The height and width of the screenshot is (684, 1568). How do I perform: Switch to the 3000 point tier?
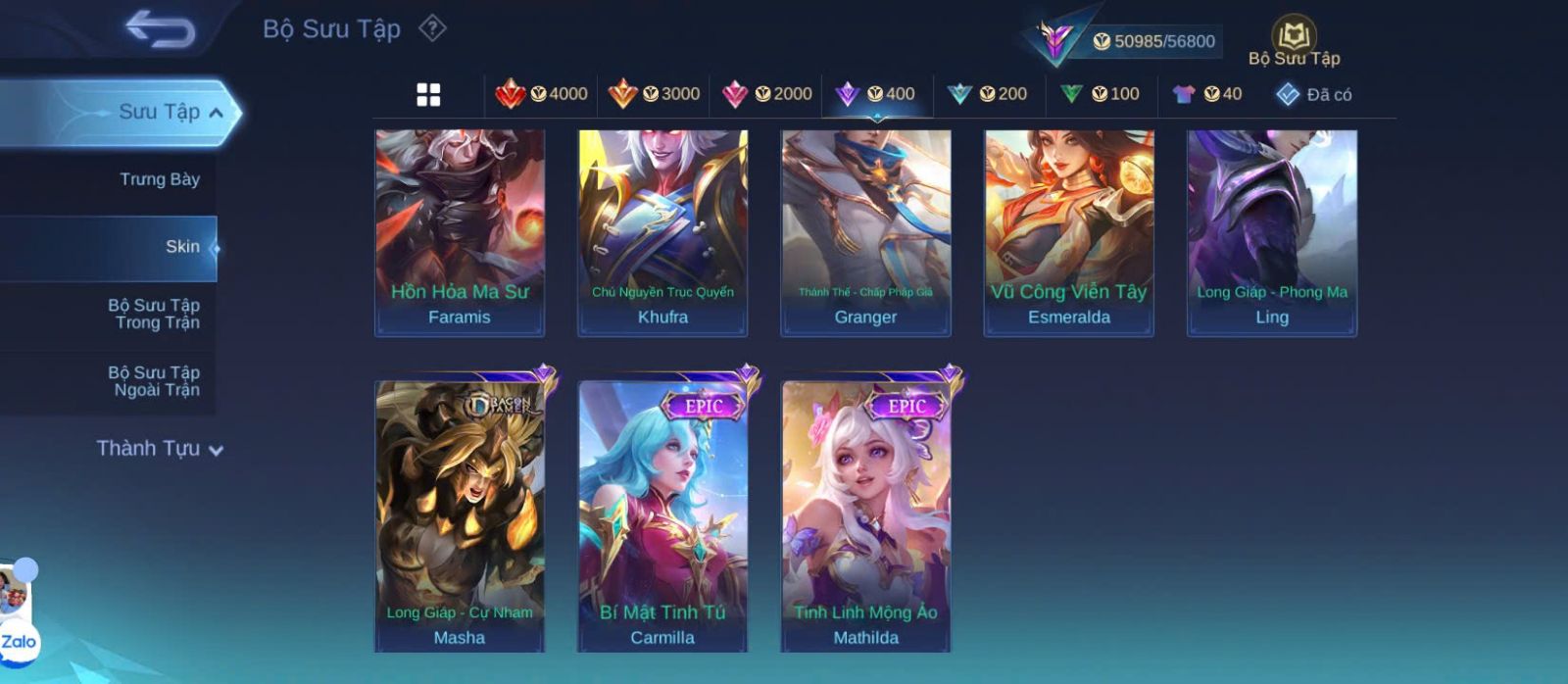pos(655,94)
